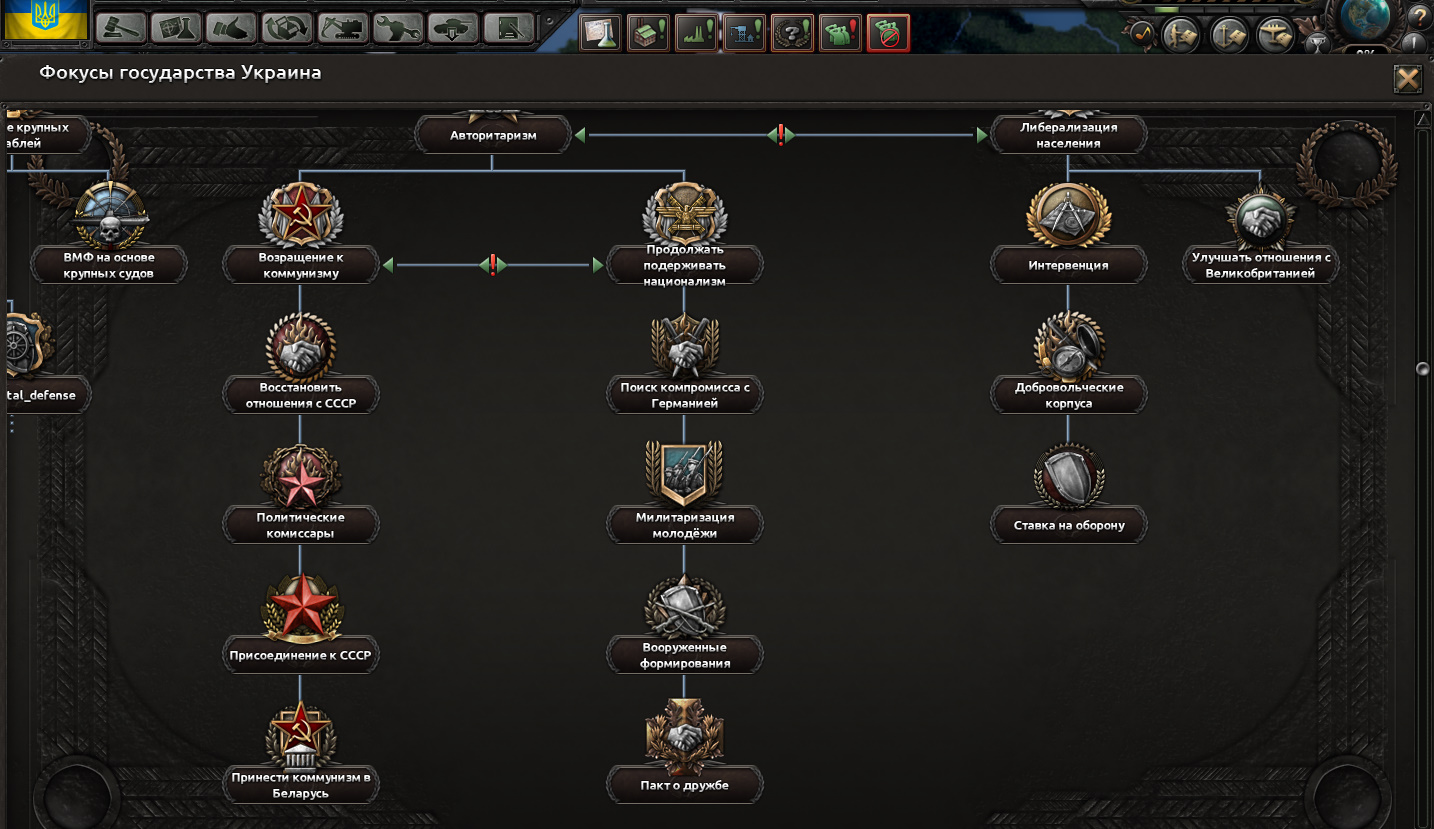Viewport: 1434px width, 829px height.
Task: Open the army ledger with the soldier icon
Action: coord(1180,34)
